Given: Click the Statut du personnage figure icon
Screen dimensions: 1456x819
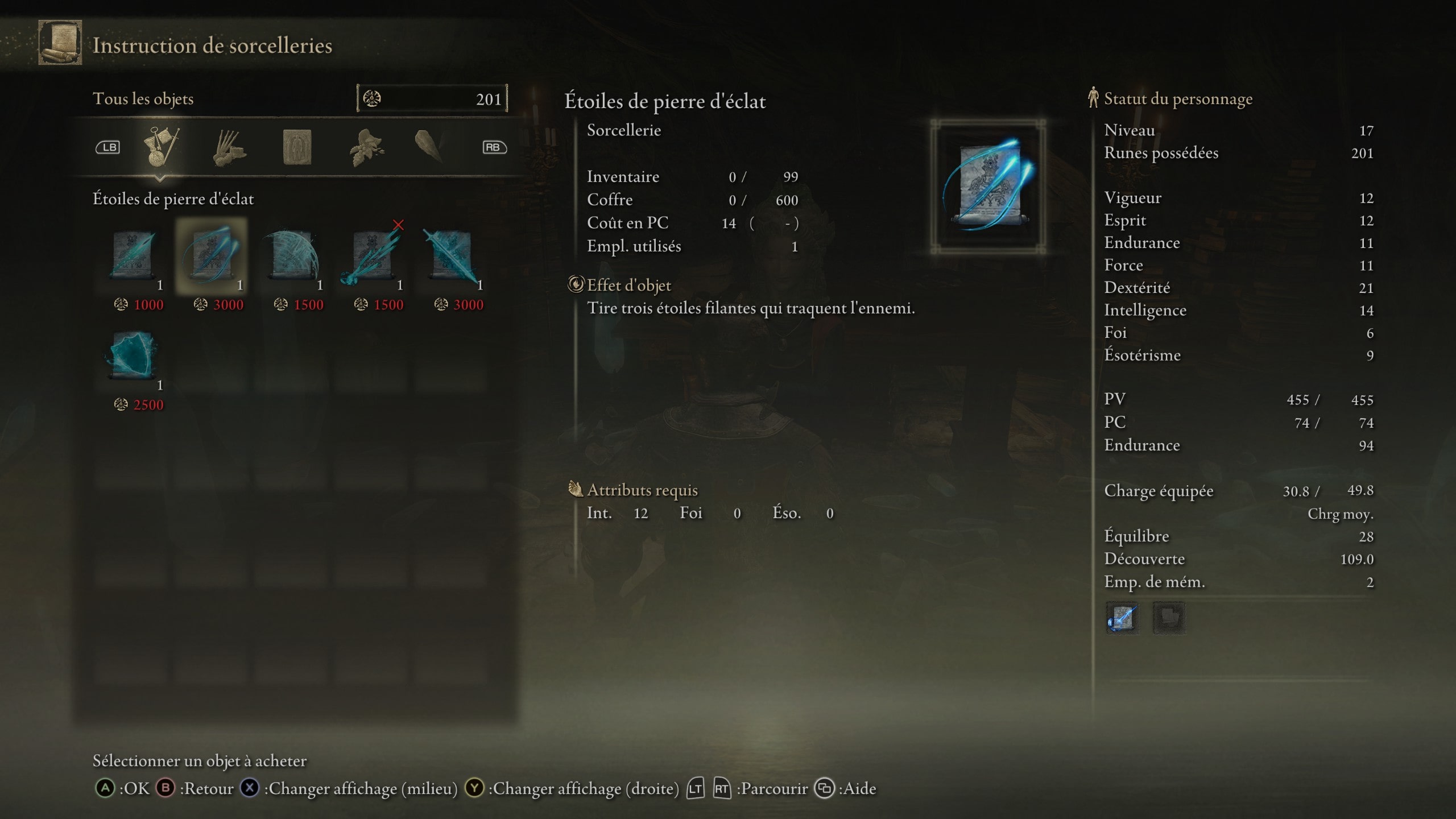Looking at the screenshot, I should [1093, 98].
